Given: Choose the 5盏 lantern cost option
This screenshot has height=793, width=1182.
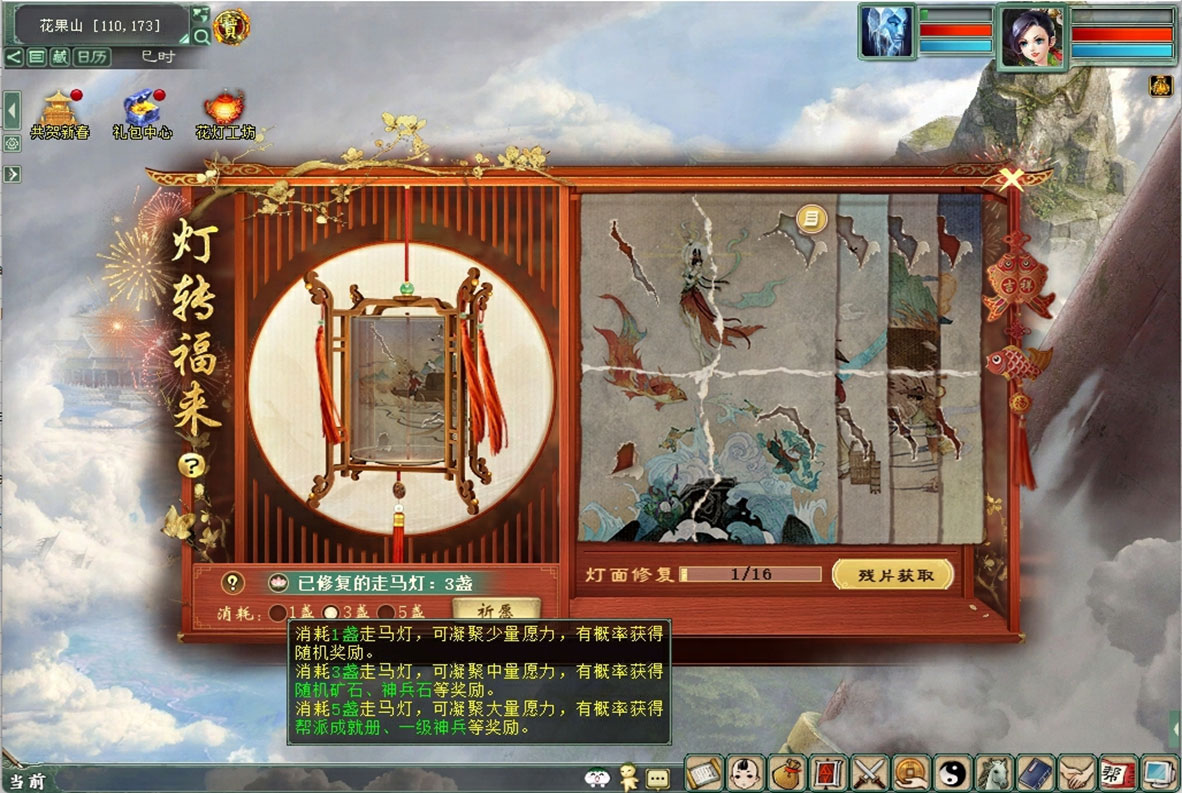Looking at the screenshot, I should pos(386,612).
